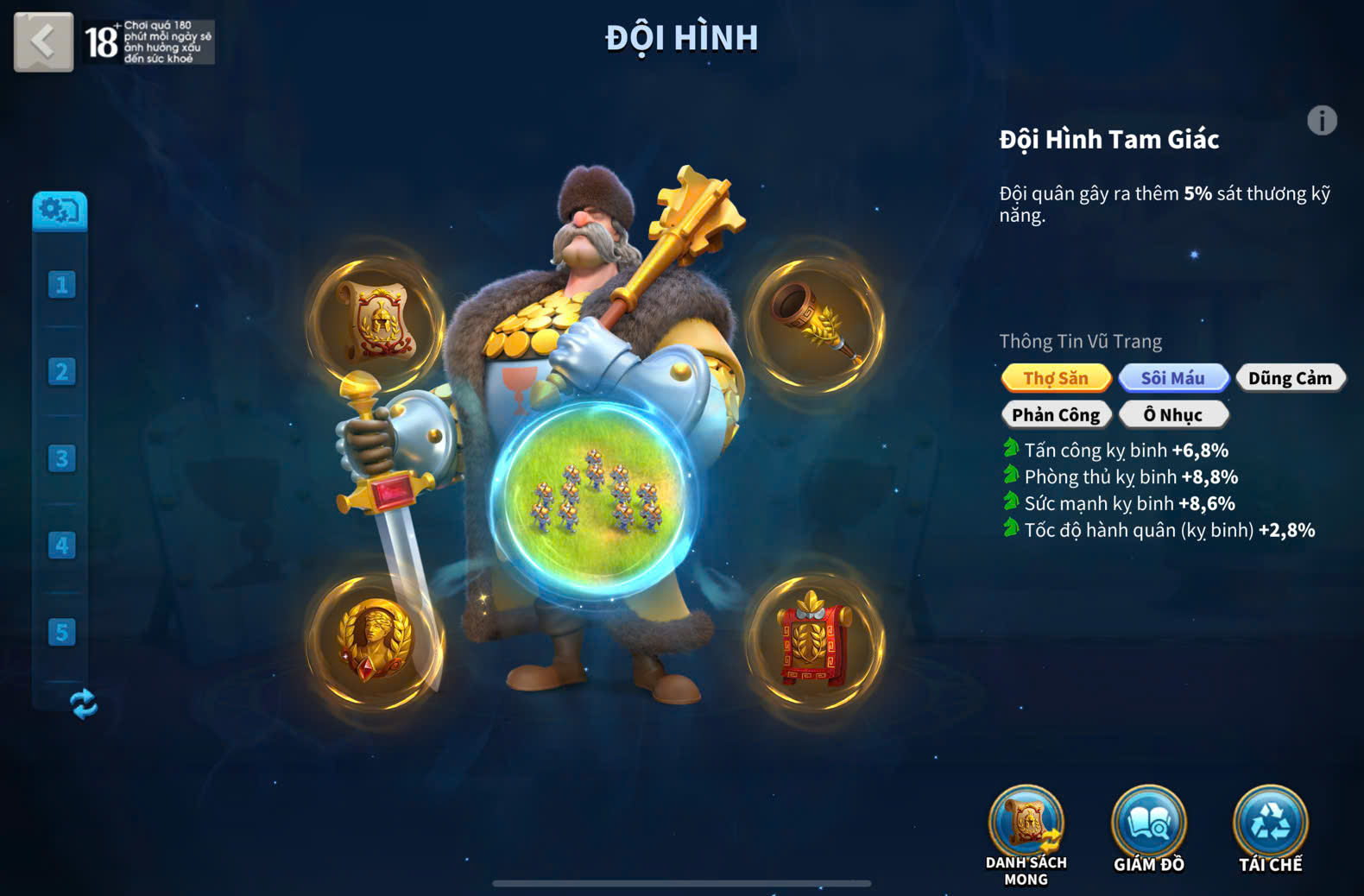Choose the Dũng Cảm inscription tag

click(1290, 378)
